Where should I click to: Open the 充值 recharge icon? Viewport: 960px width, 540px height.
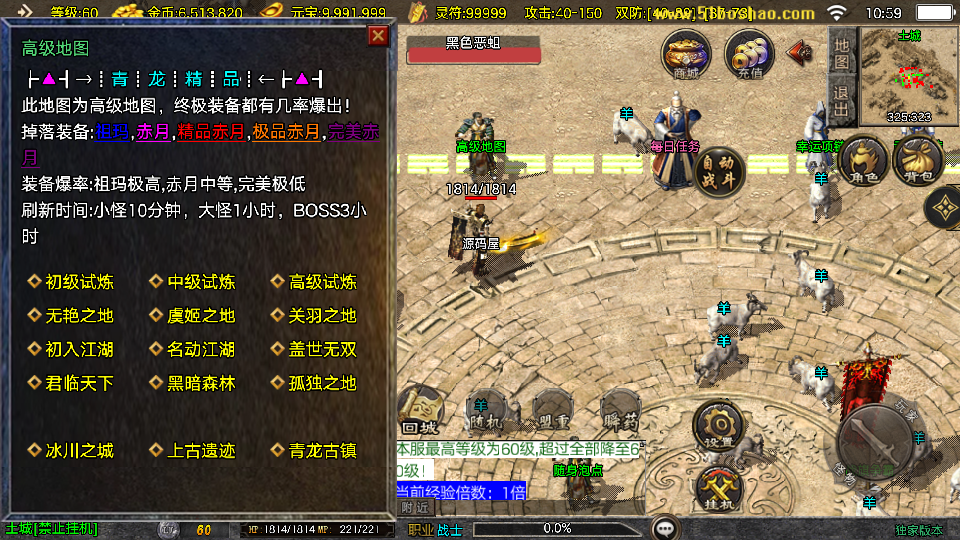pyautogui.click(x=748, y=54)
